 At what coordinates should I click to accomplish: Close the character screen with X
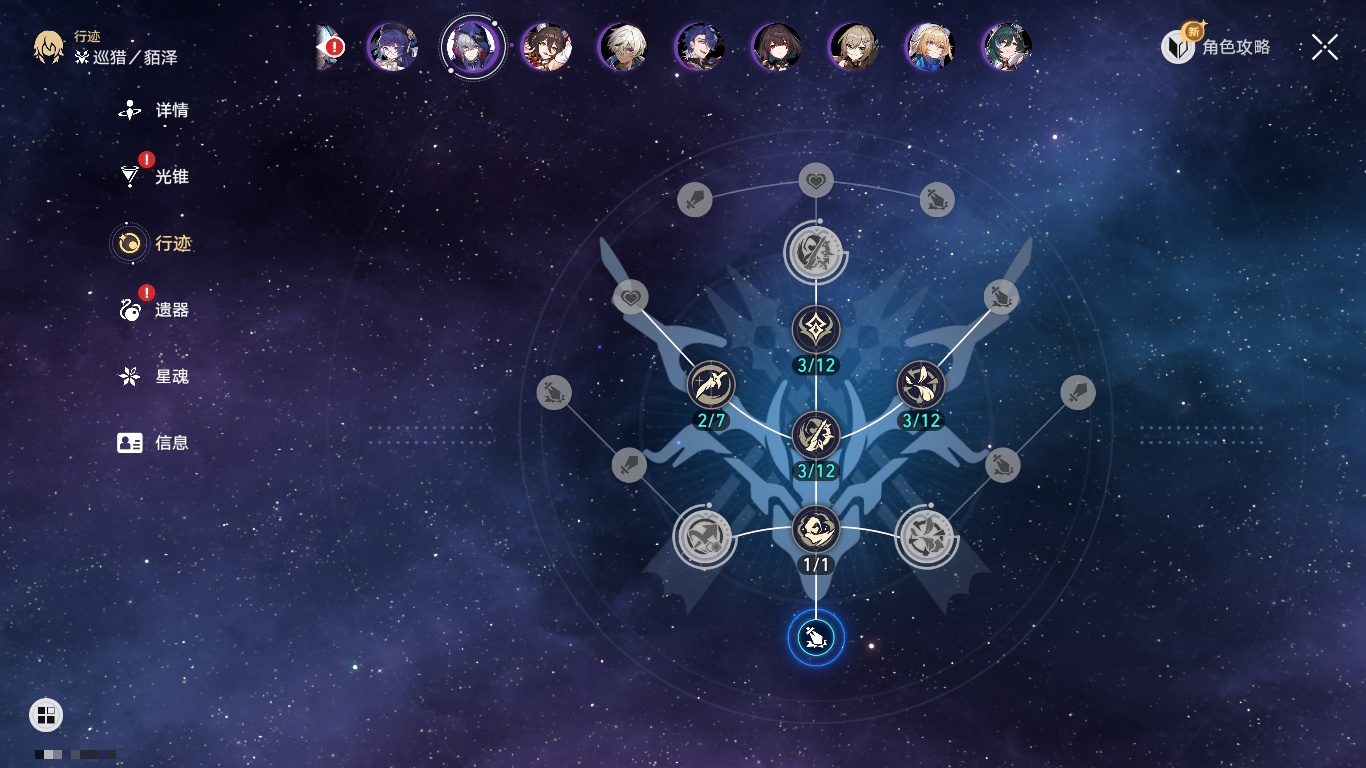point(1325,47)
